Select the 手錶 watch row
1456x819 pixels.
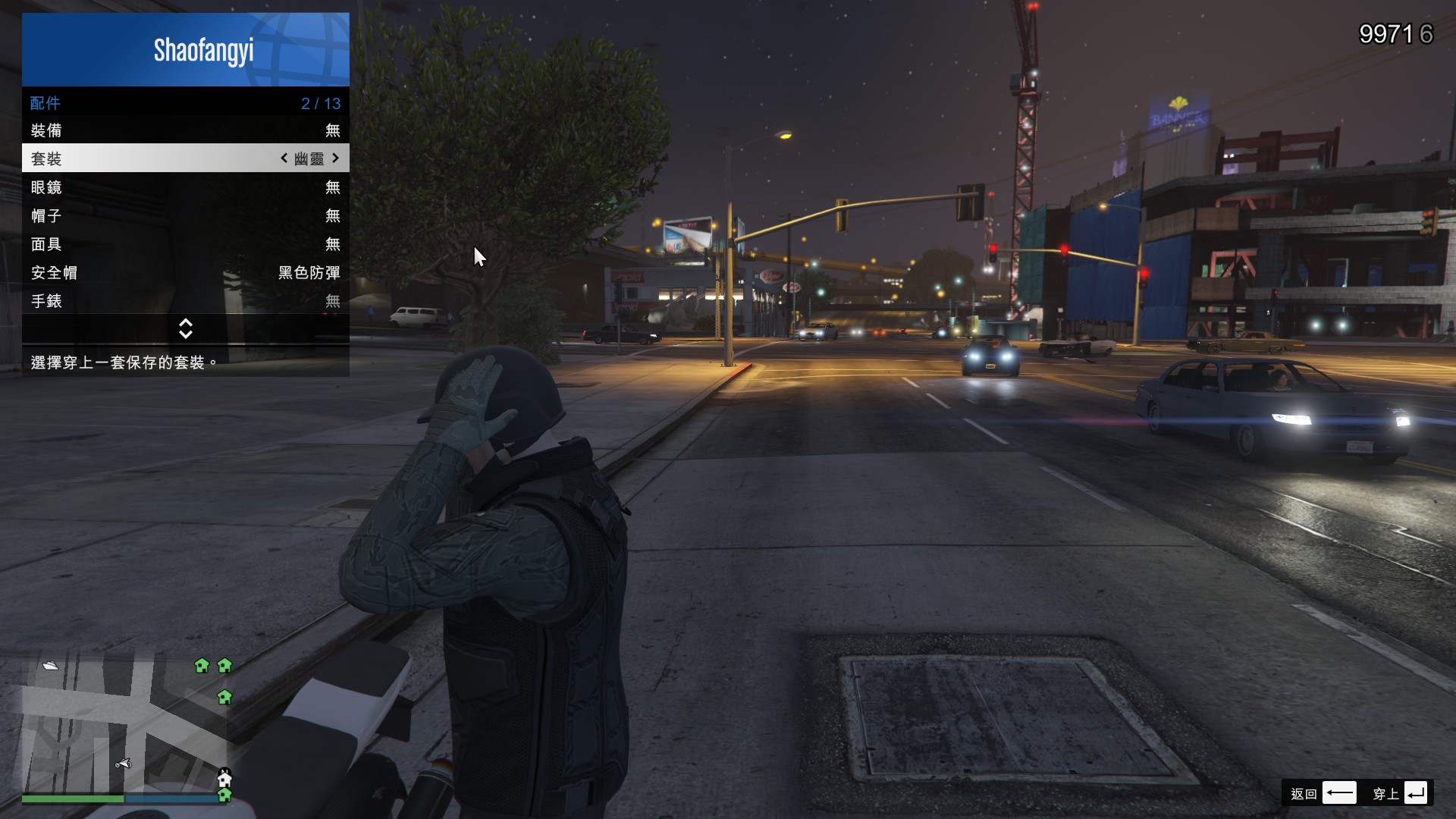tap(185, 301)
